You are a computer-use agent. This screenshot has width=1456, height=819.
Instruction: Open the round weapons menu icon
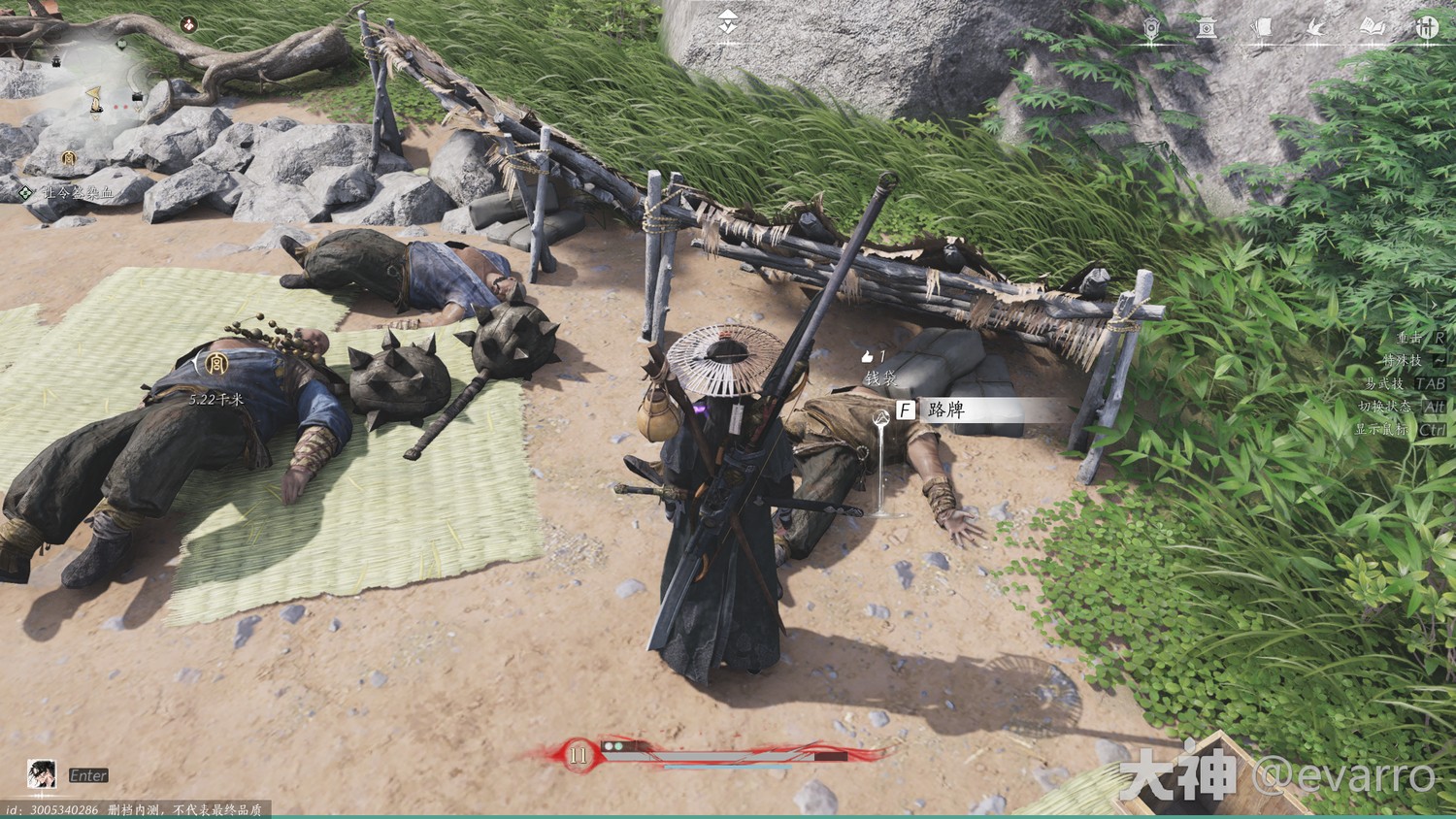point(1426,28)
